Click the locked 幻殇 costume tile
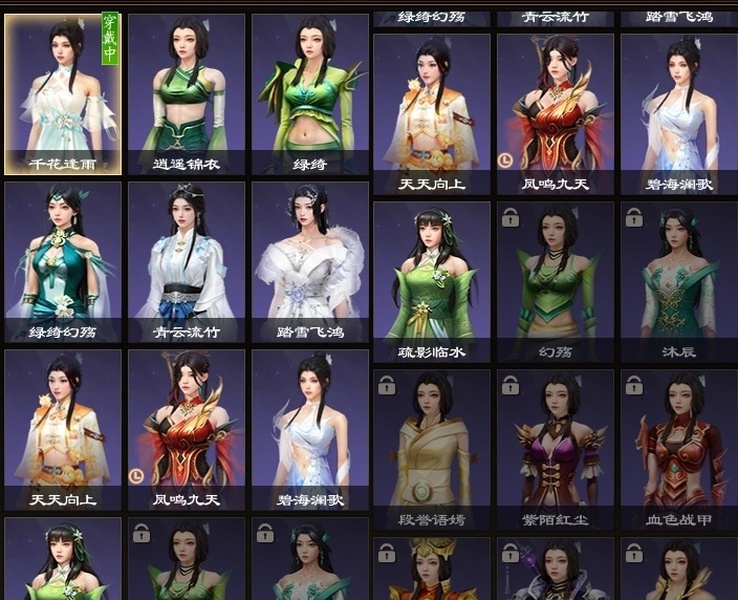The width and height of the screenshot is (738, 600). 555,282
